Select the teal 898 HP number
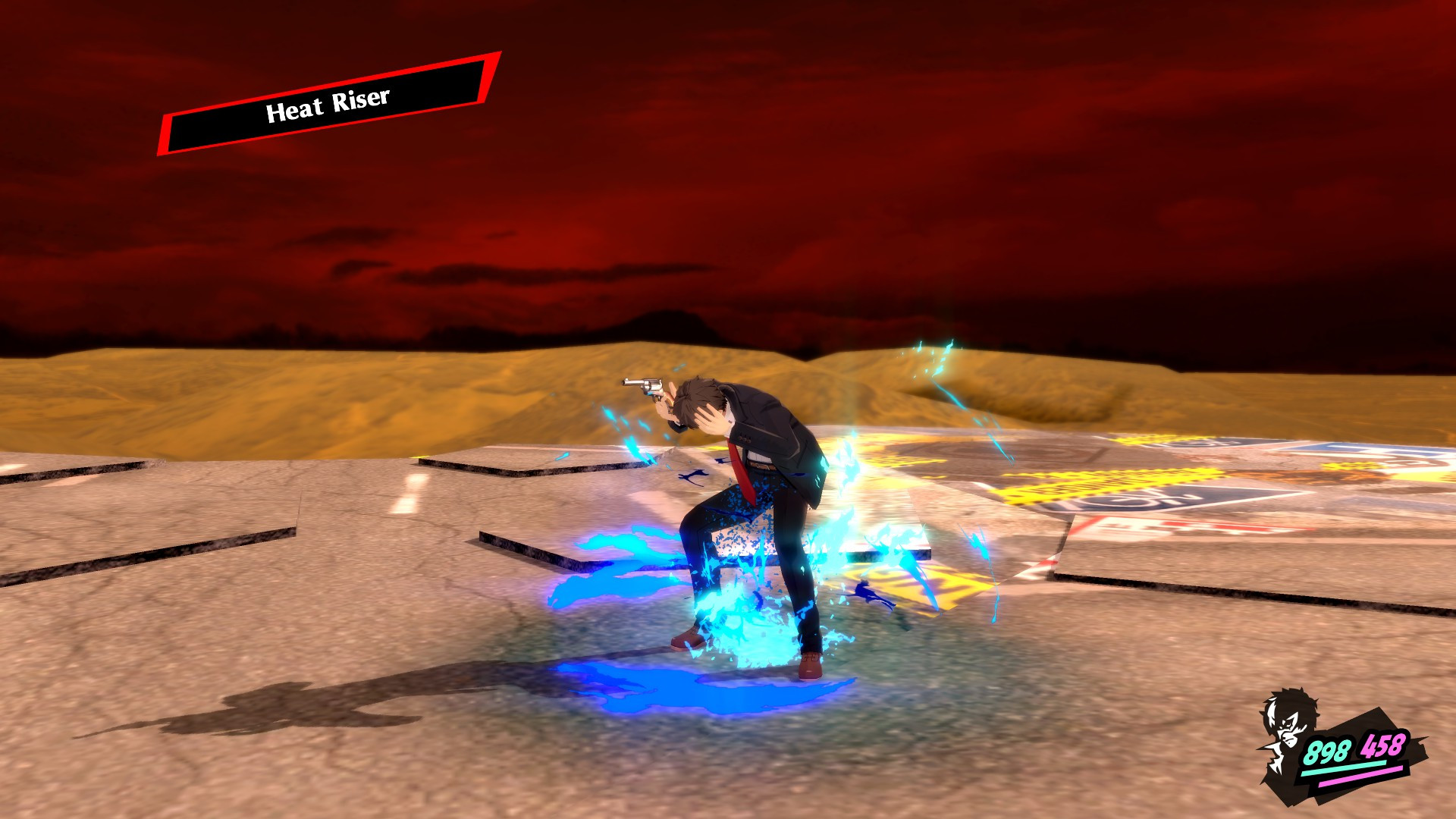 click(x=1327, y=749)
